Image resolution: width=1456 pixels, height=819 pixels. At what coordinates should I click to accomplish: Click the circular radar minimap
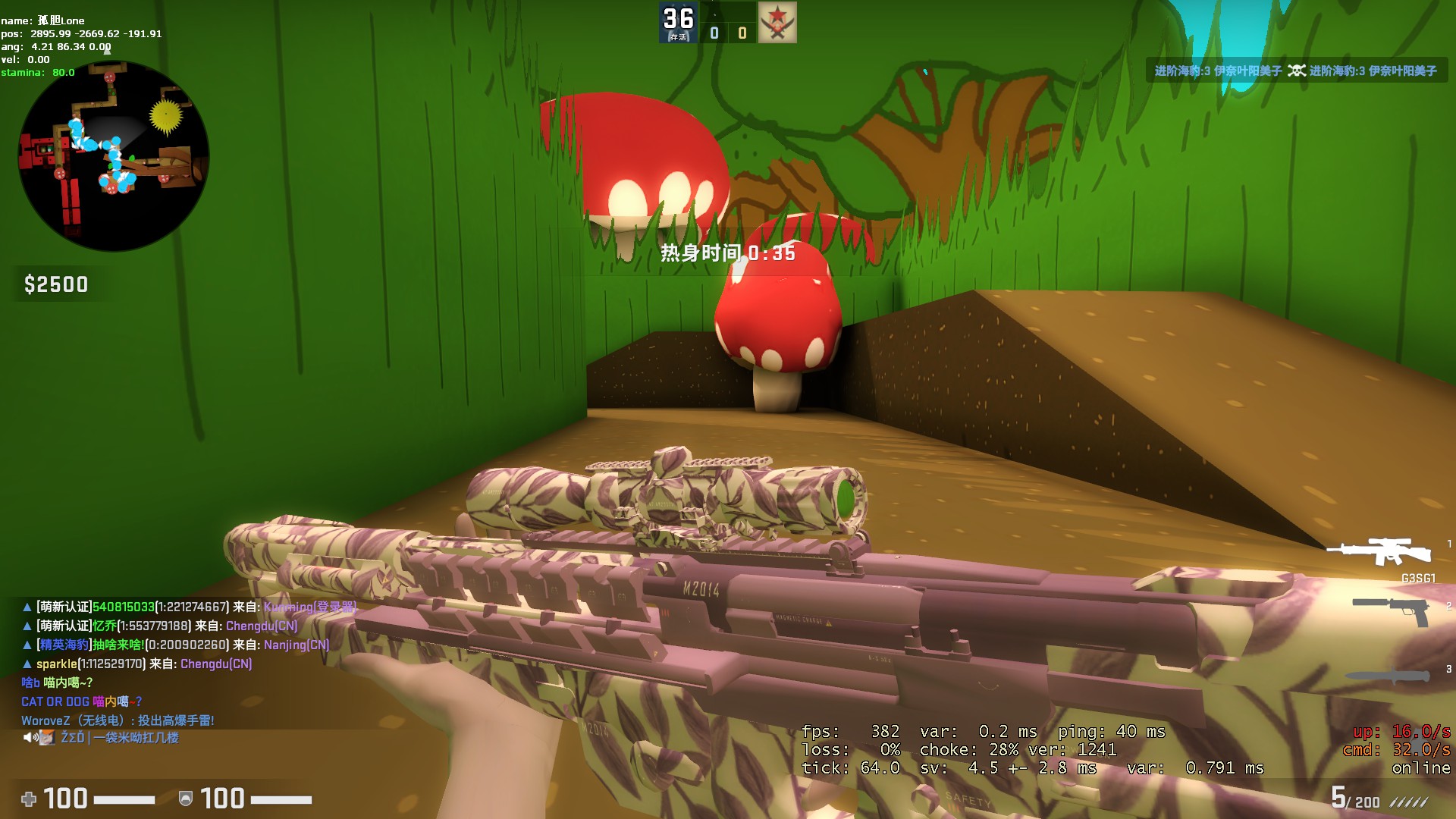(x=114, y=156)
